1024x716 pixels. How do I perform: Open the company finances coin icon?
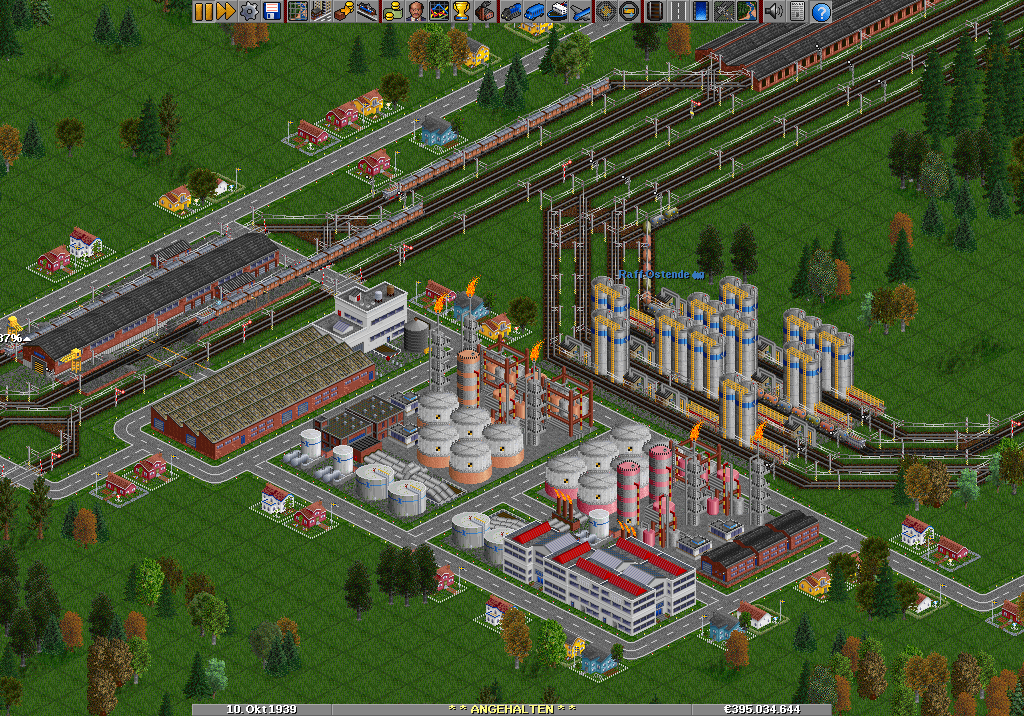tap(393, 12)
